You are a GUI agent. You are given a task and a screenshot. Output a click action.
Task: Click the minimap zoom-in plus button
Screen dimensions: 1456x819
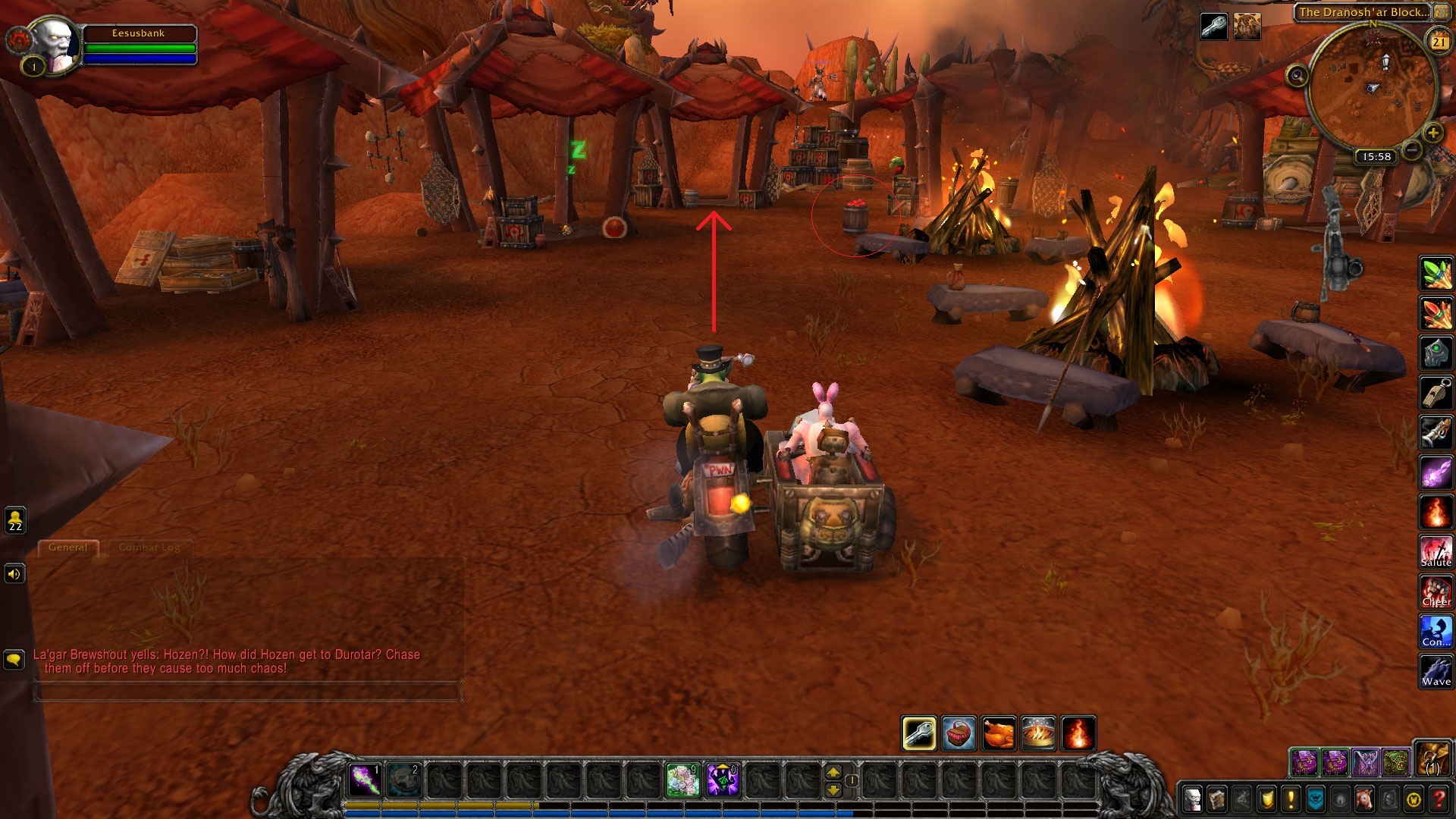[1432, 133]
